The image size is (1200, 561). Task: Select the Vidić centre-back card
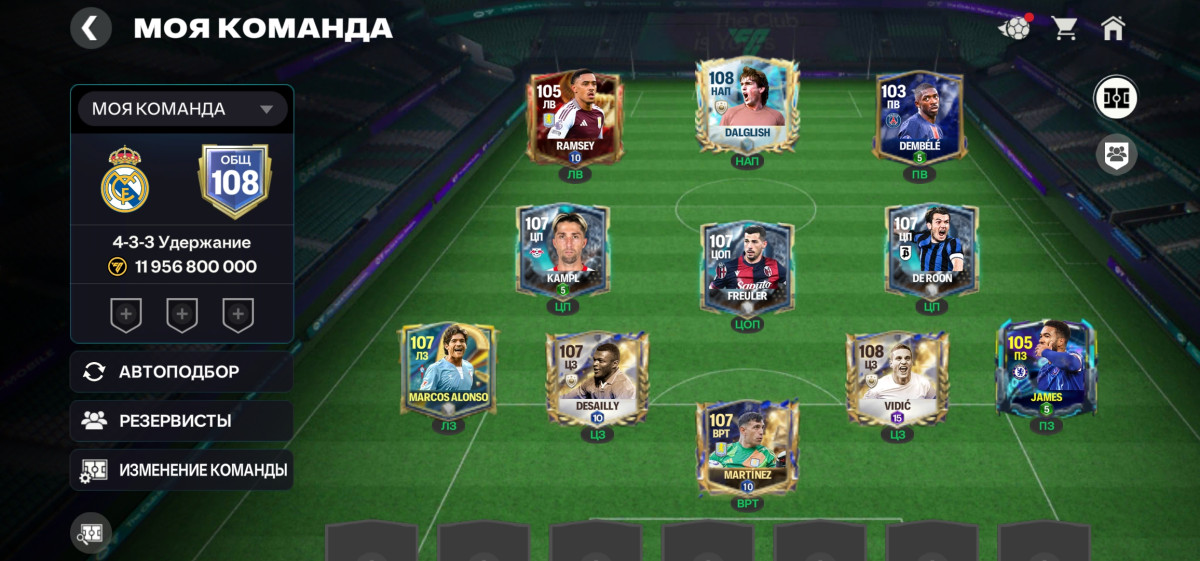click(x=897, y=378)
